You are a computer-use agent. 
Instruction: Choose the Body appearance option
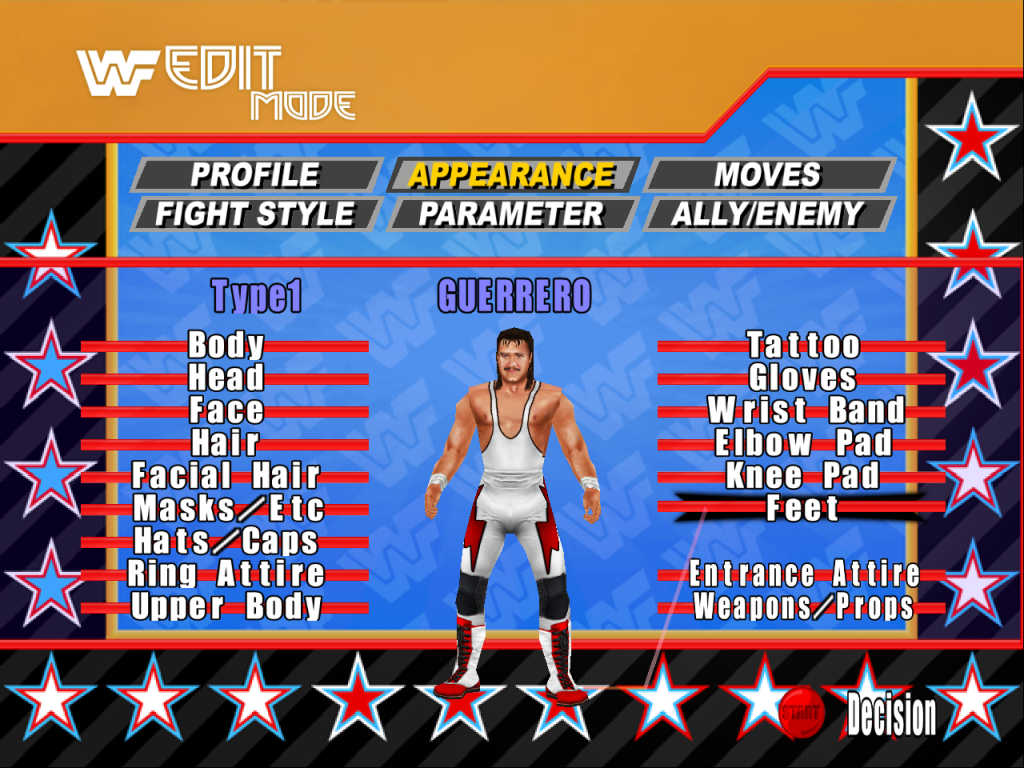tap(226, 346)
